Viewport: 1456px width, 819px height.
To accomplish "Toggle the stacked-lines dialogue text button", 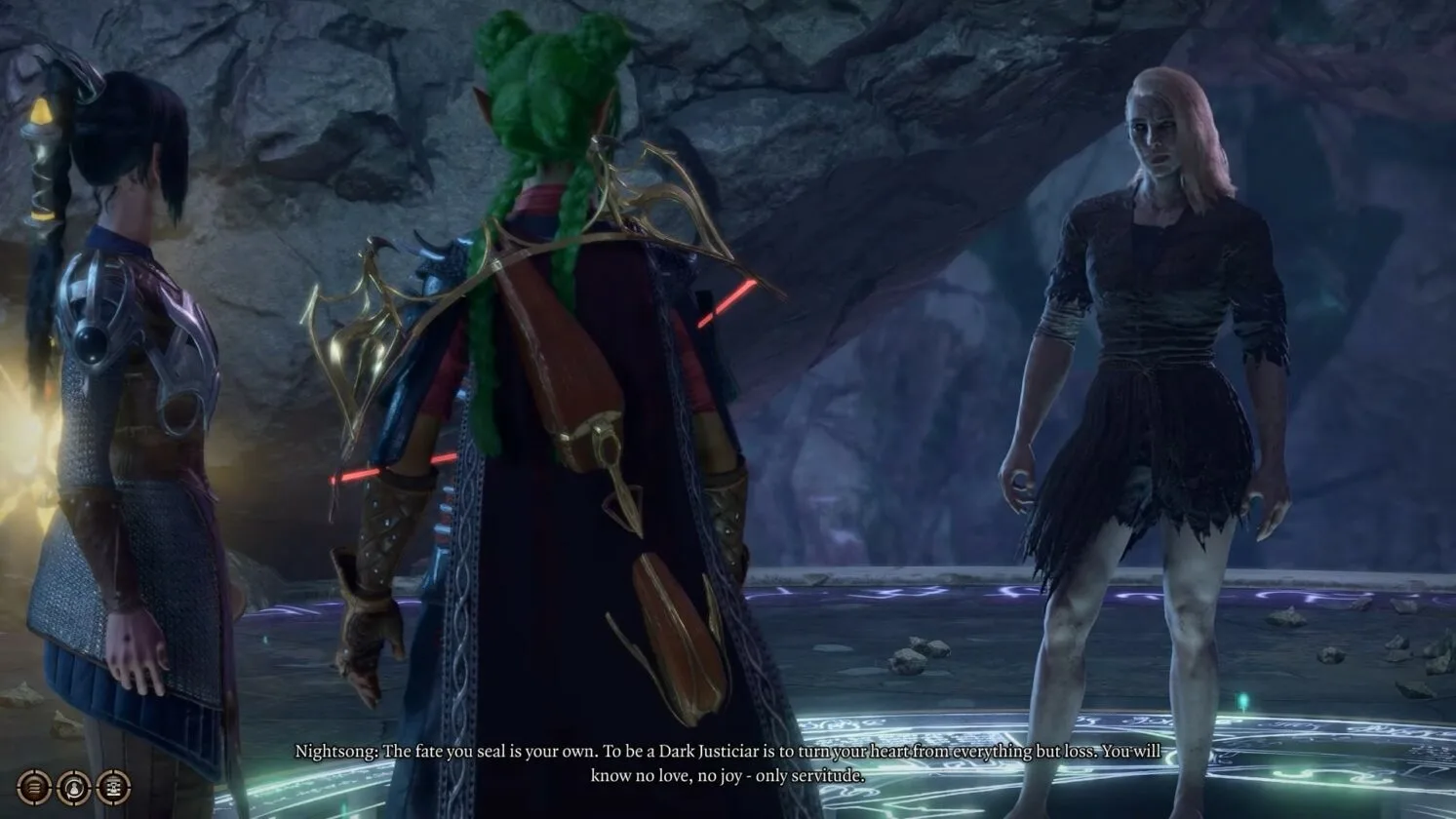I will [34, 788].
